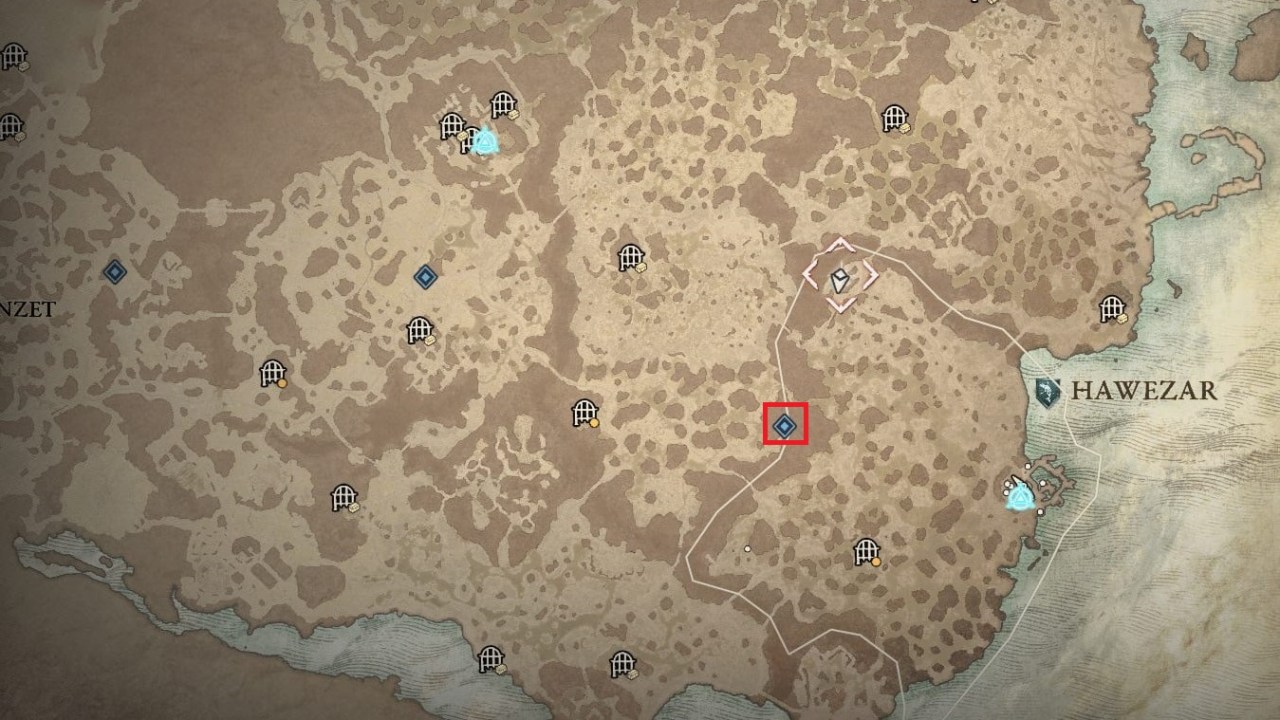Open the dungeon entrance south of the stronghold
Viewport: 1280px width, 720px height.
(x=866, y=549)
